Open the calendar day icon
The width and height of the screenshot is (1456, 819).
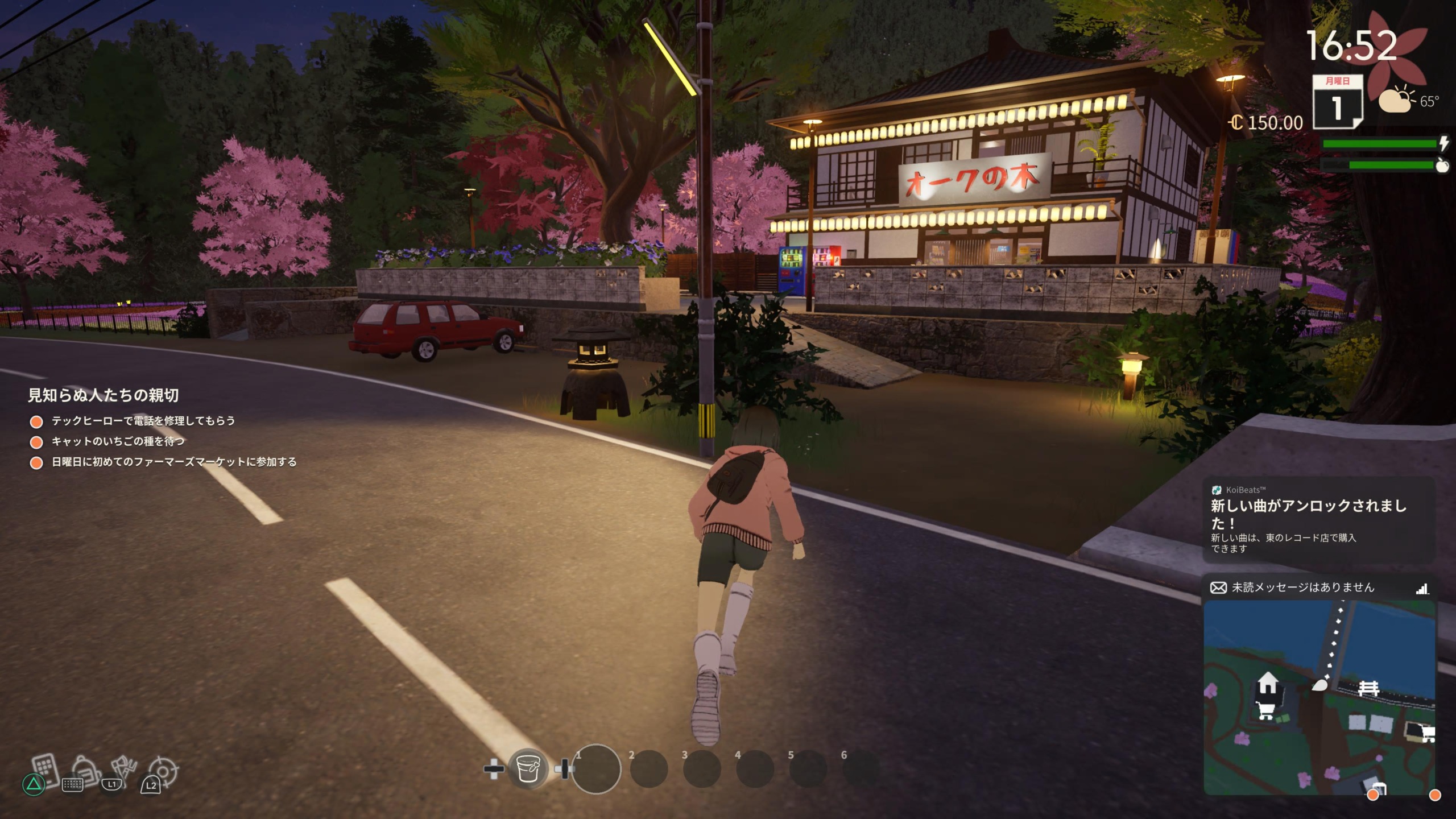tap(1337, 102)
